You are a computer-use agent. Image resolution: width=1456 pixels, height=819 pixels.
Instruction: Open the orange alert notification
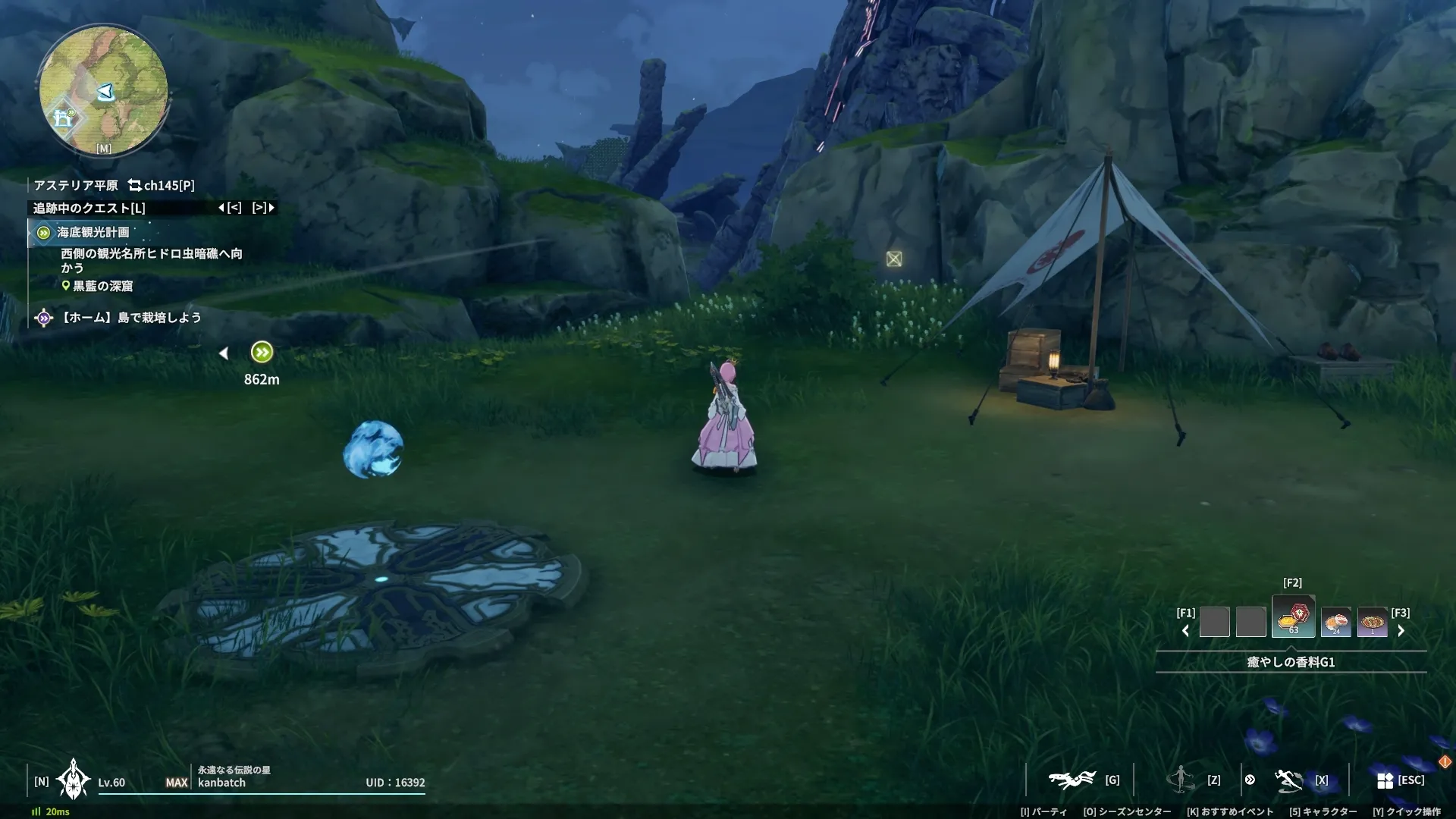point(1445,761)
